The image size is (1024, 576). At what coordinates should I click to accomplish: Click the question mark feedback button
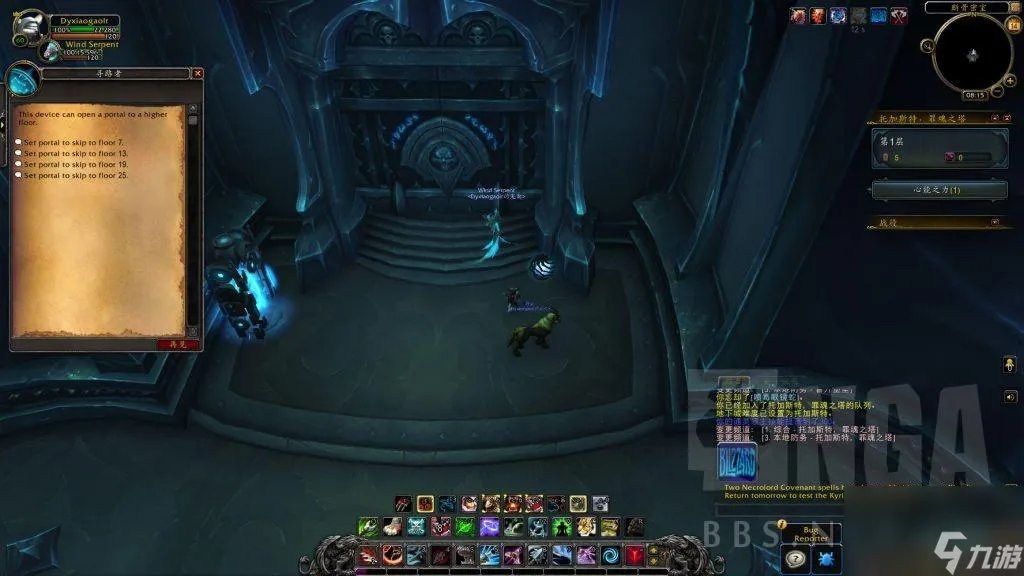tap(796, 559)
